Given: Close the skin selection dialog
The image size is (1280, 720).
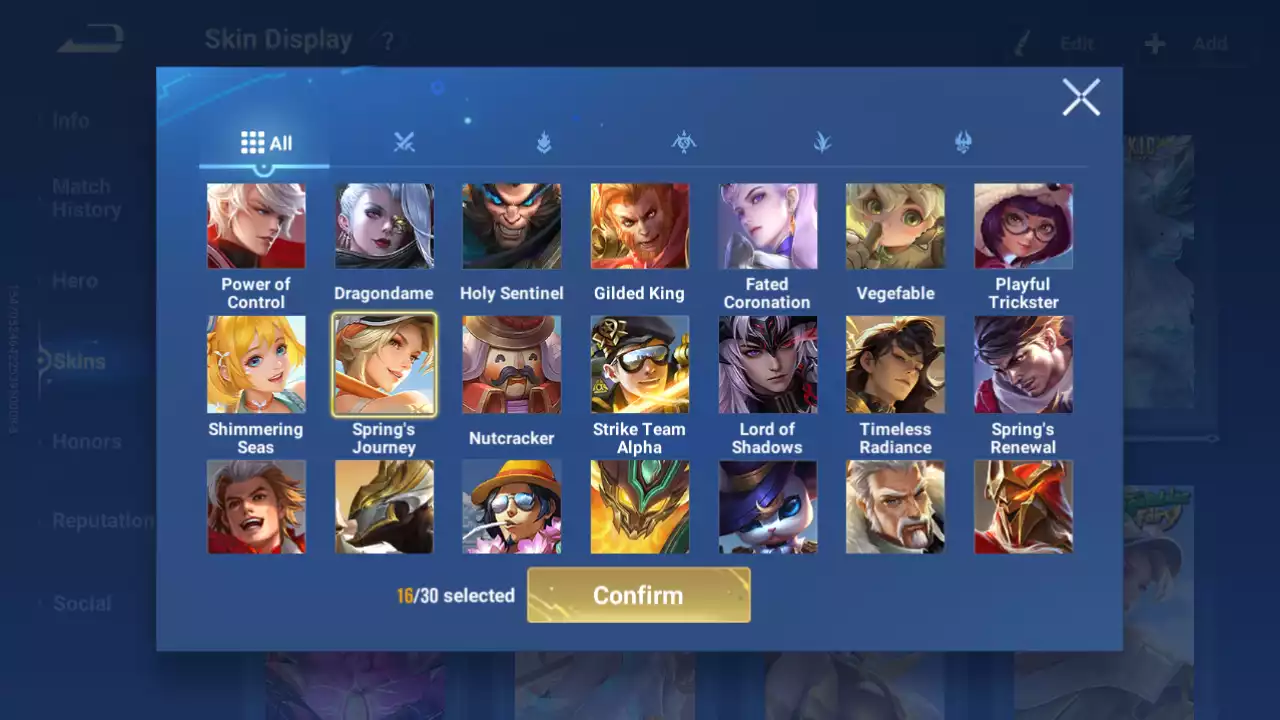Looking at the screenshot, I should pyautogui.click(x=1081, y=98).
